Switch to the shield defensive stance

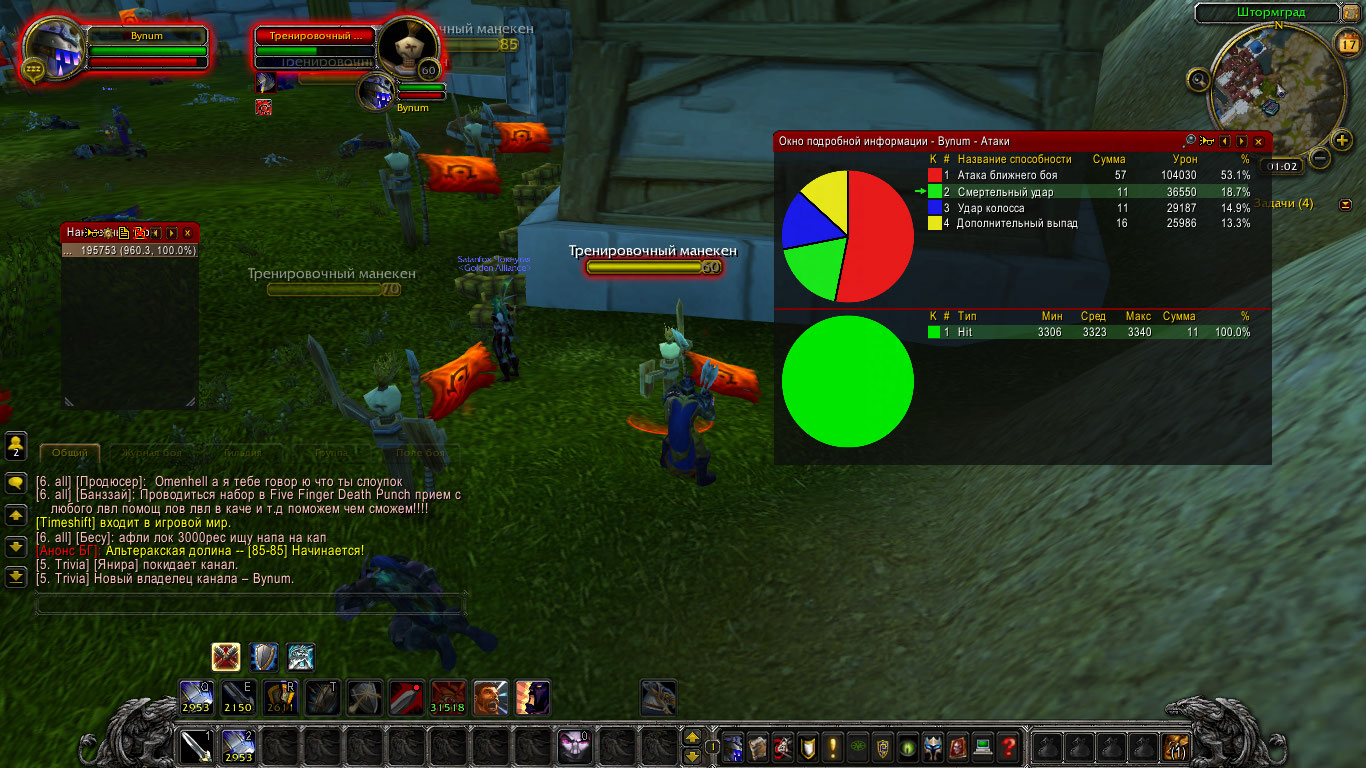pos(264,657)
